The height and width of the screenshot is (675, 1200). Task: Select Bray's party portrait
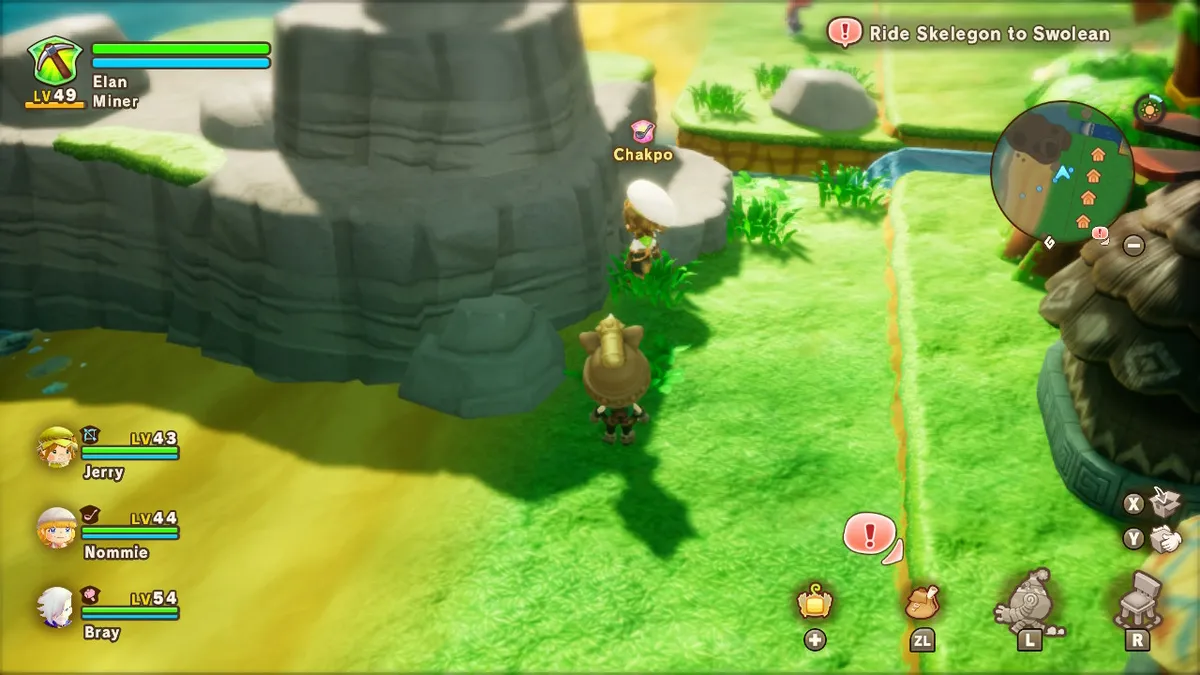tap(57, 607)
